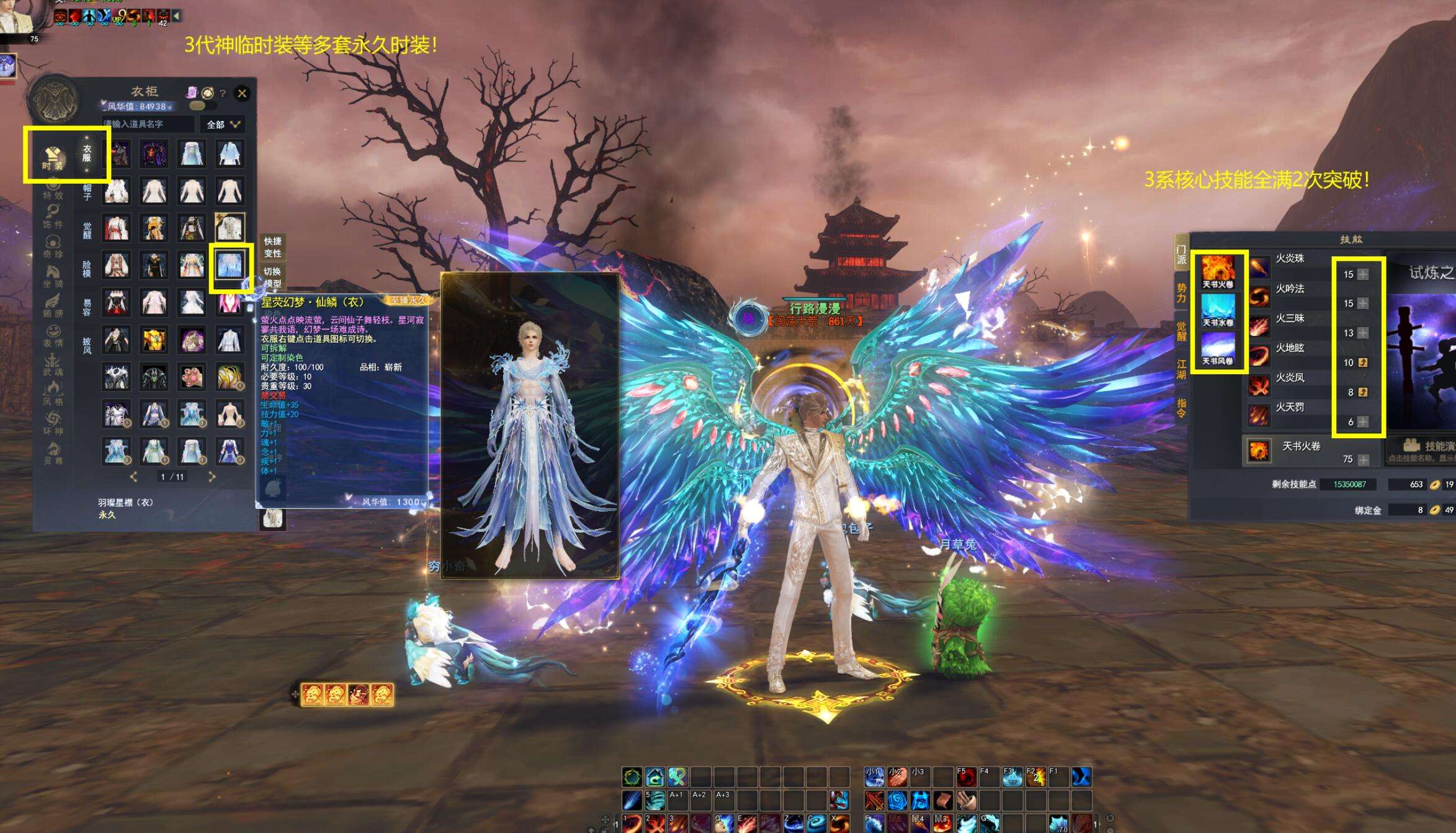Viewport: 1456px width, 833px height.
Task: Click the 火地眩 breakthrough arrow button
Action: [1363, 362]
